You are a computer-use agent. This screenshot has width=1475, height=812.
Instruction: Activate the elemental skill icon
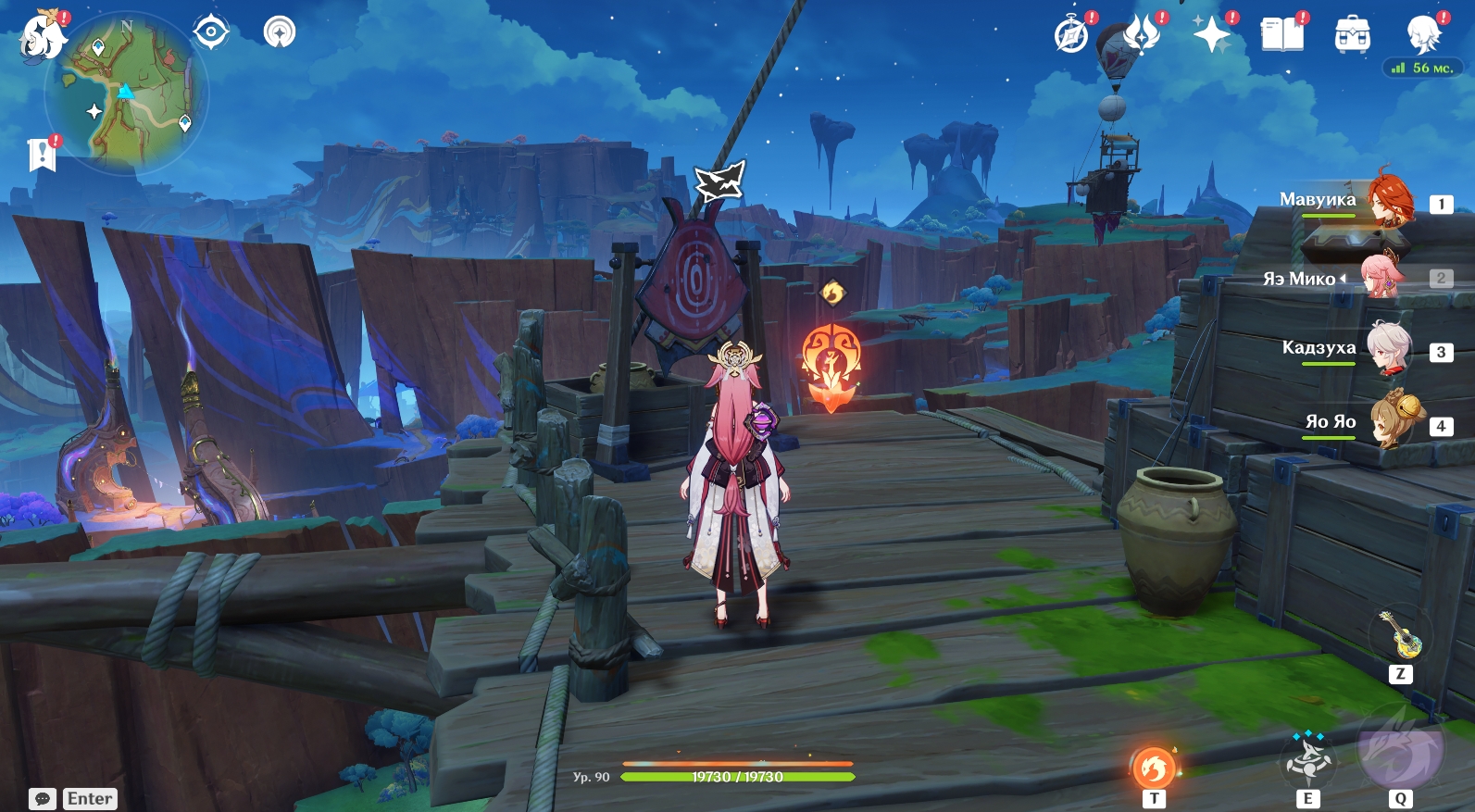[x=1307, y=761]
